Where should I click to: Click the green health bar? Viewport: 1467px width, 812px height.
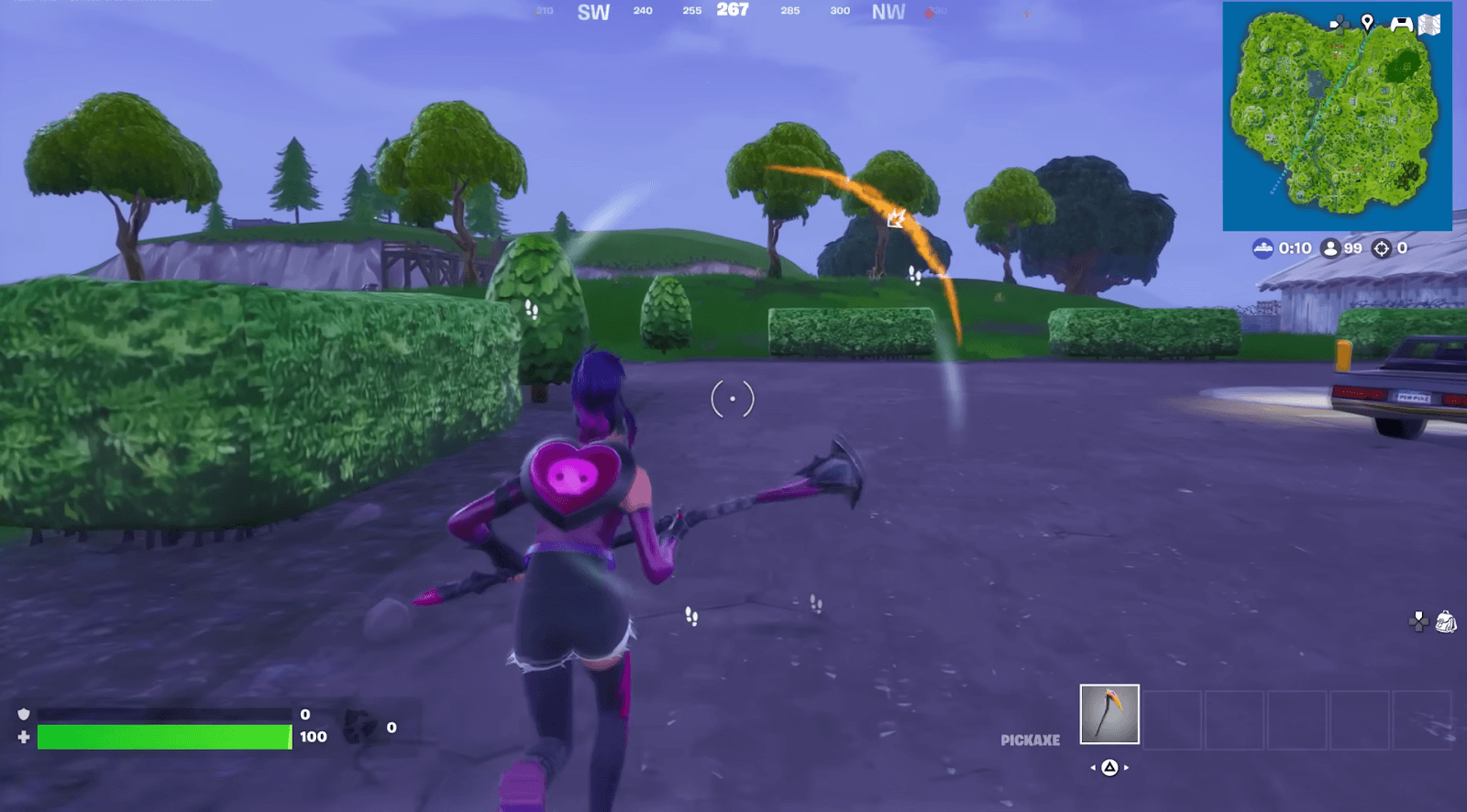pos(163,736)
